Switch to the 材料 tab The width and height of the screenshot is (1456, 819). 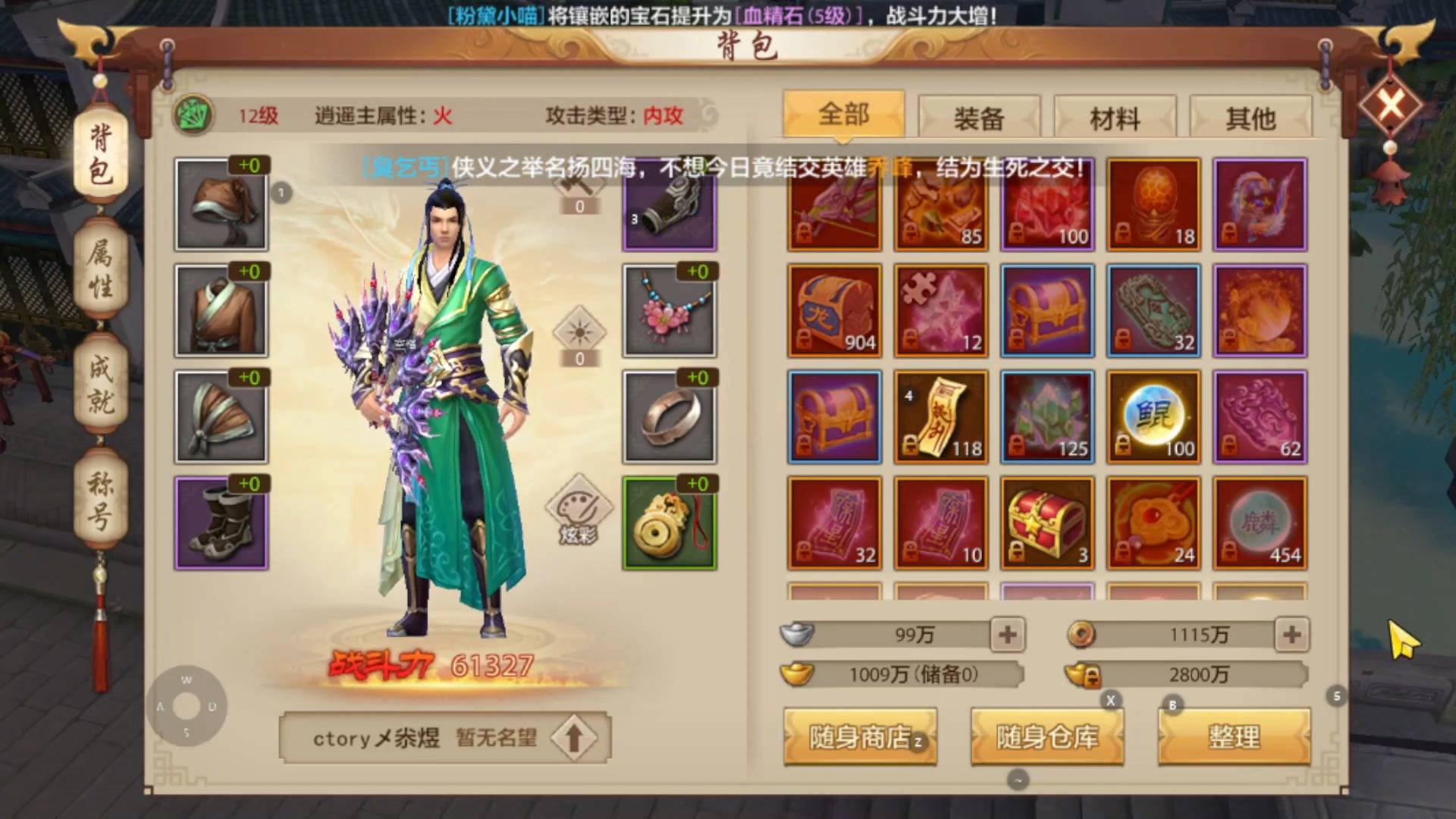pos(1115,118)
